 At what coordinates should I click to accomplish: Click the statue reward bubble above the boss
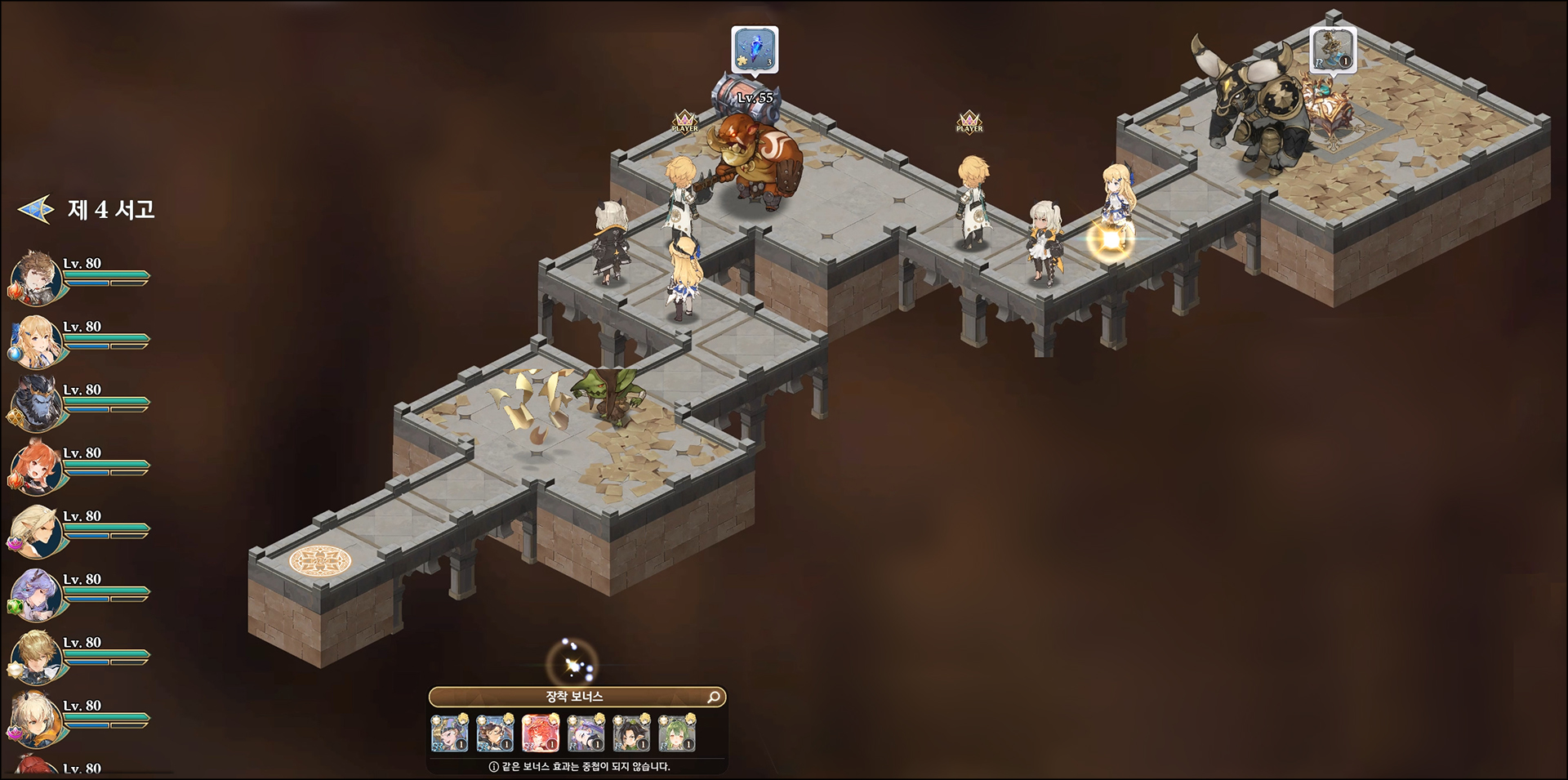[1333, 49]
